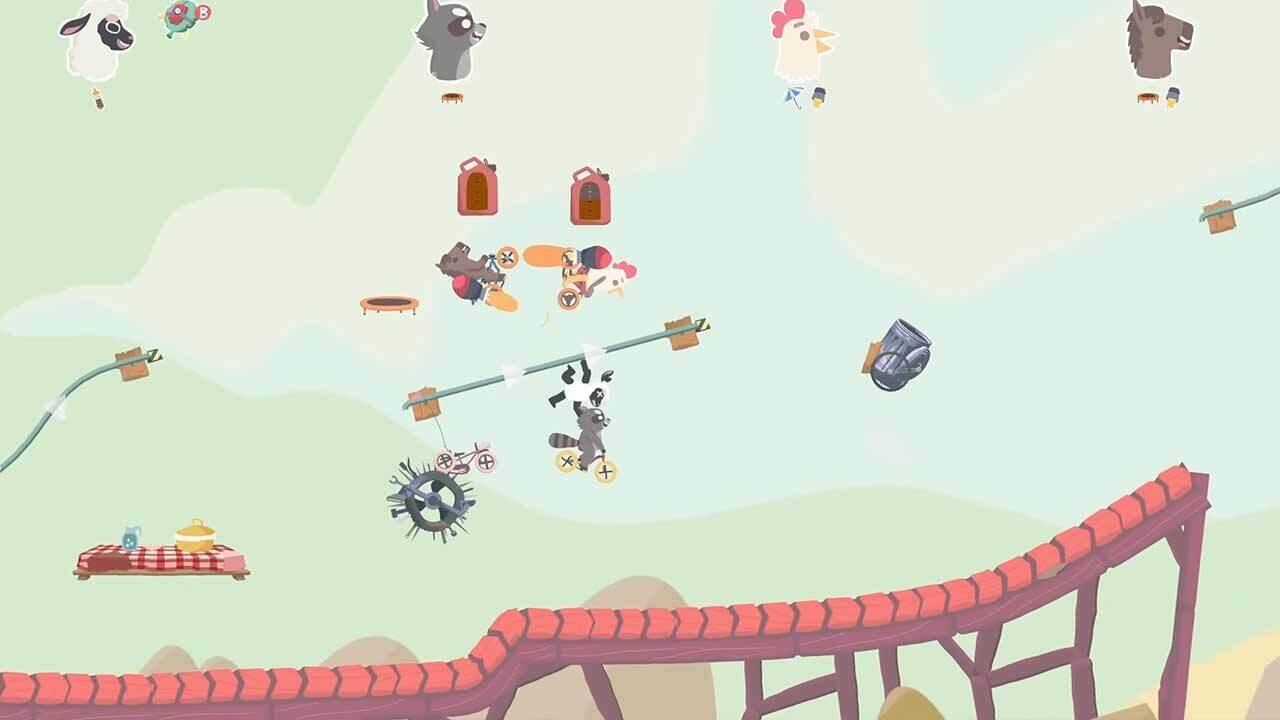Image resolution: width=1280 pixels, height=720 pixels.
Task: Select the small trampoline icon below the raccoon
Action: click(x=452, y=98)
